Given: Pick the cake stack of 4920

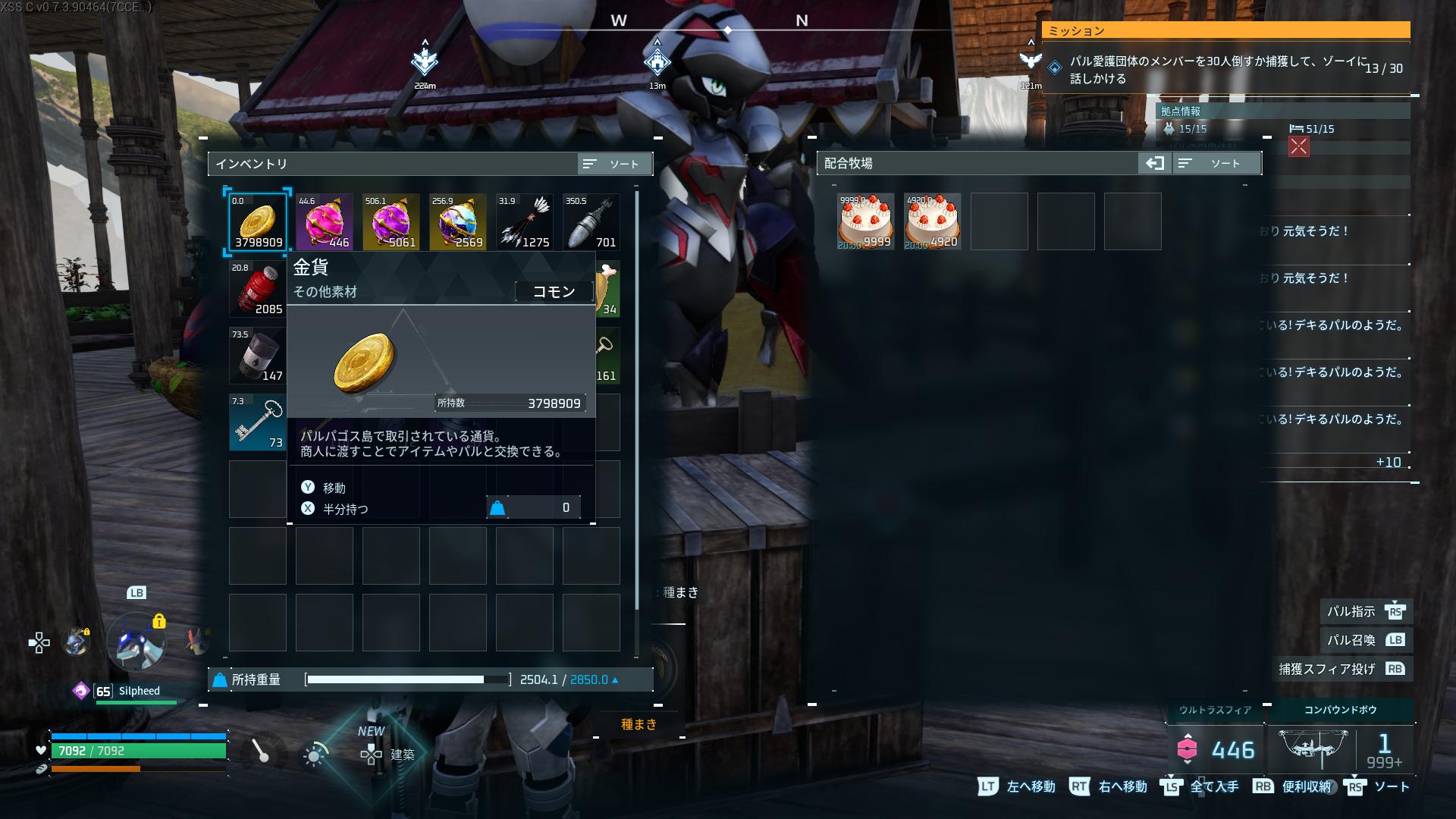Looking at the screenshot, I should 933,221.
